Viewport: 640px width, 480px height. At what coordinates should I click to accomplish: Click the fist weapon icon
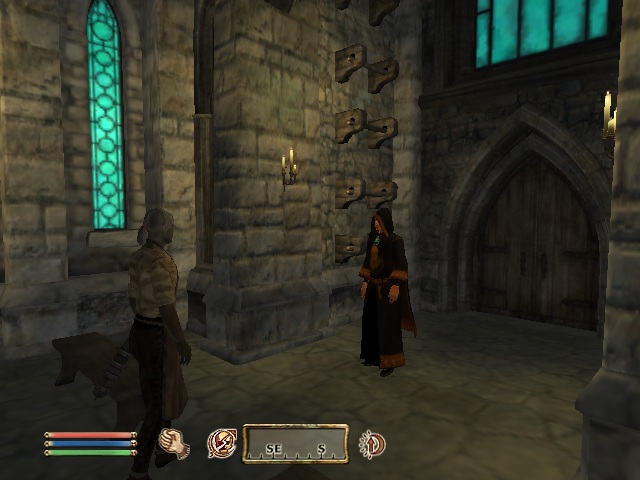(174, 442)
